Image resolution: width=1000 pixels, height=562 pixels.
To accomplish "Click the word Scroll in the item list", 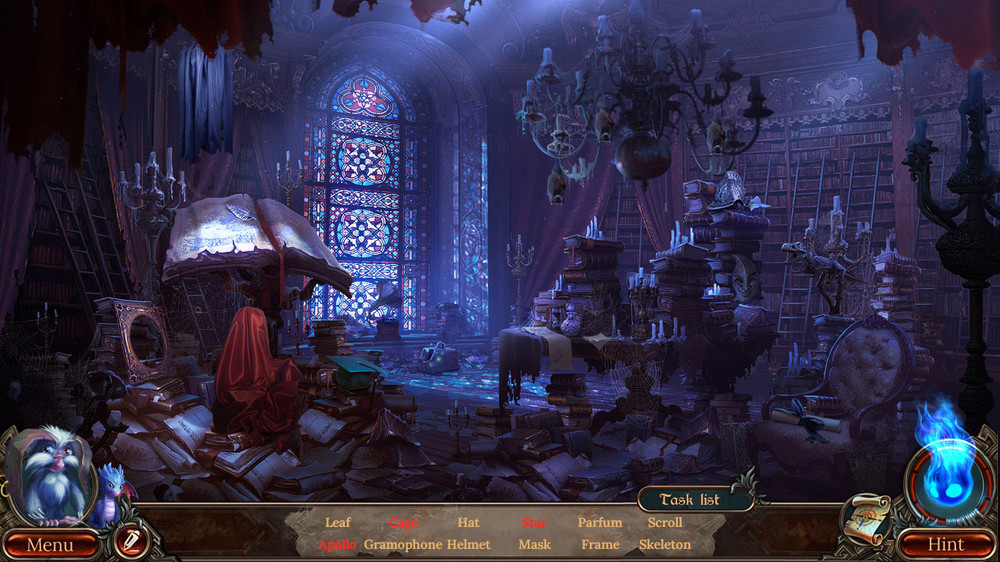I will click(x=665, y=522).
